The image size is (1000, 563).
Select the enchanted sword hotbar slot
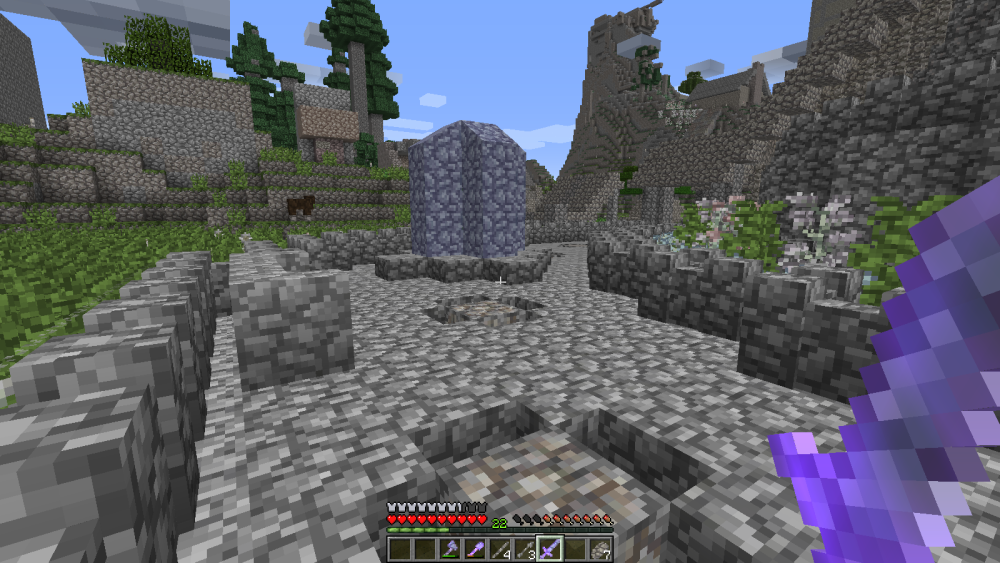(549, 548)
